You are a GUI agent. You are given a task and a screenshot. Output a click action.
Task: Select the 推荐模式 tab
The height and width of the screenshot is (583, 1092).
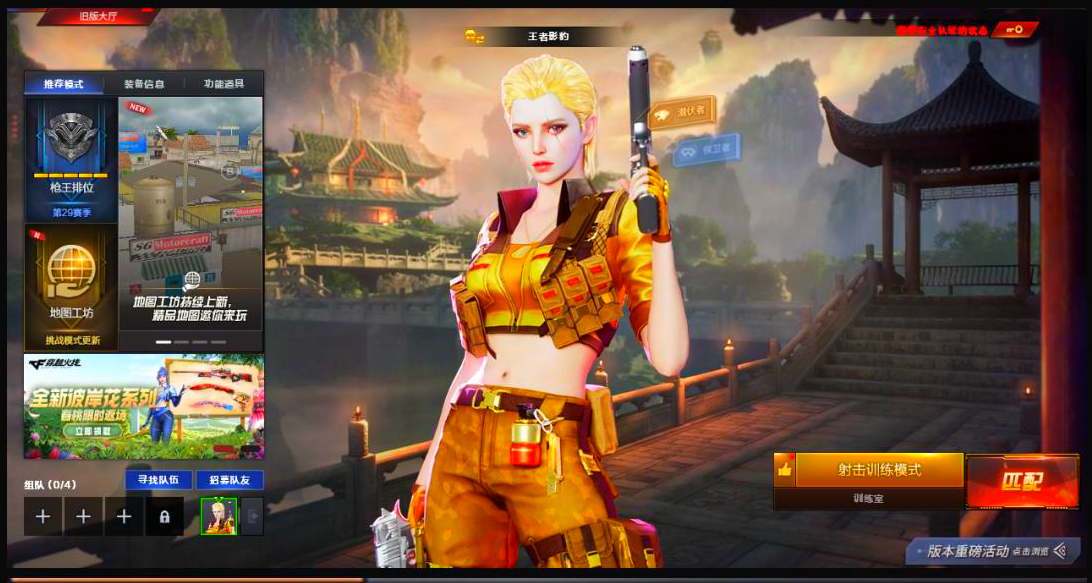pyautogui.click(x=64, y=84)
